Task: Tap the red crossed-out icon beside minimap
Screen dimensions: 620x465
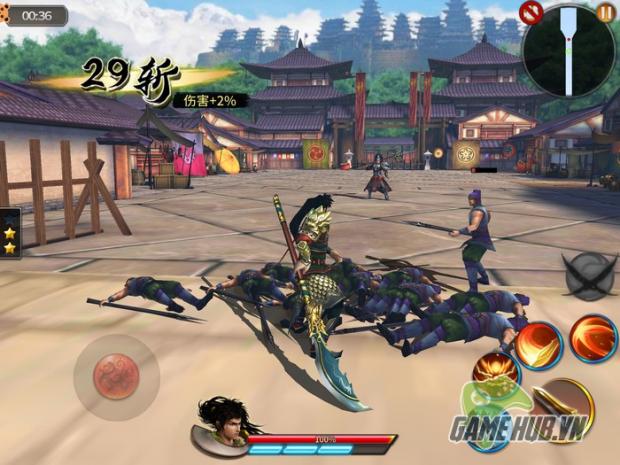Action: coord(532,12)
